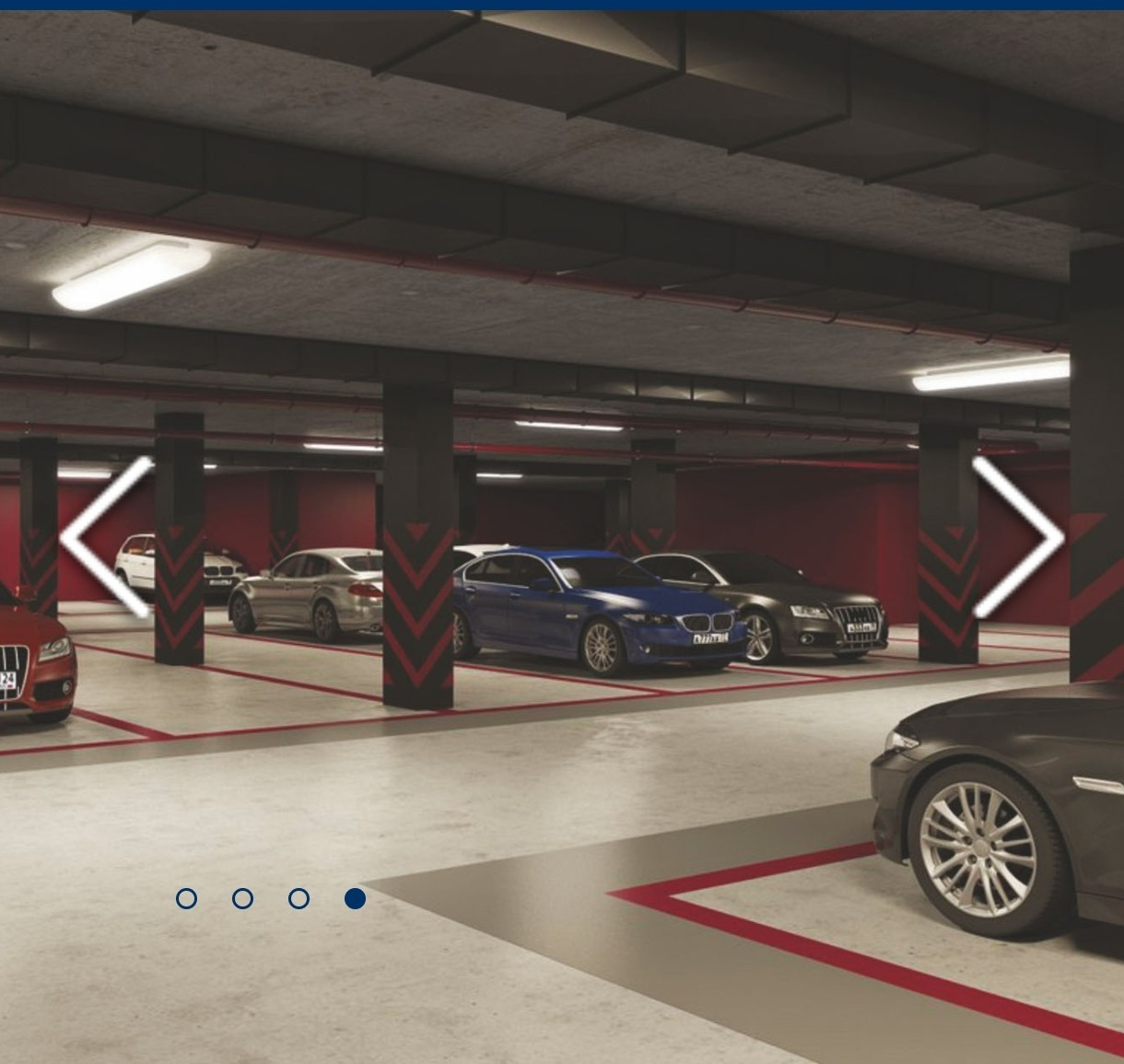
Task: Switch to the third carousel dot
Action: [x=299, y=898]
